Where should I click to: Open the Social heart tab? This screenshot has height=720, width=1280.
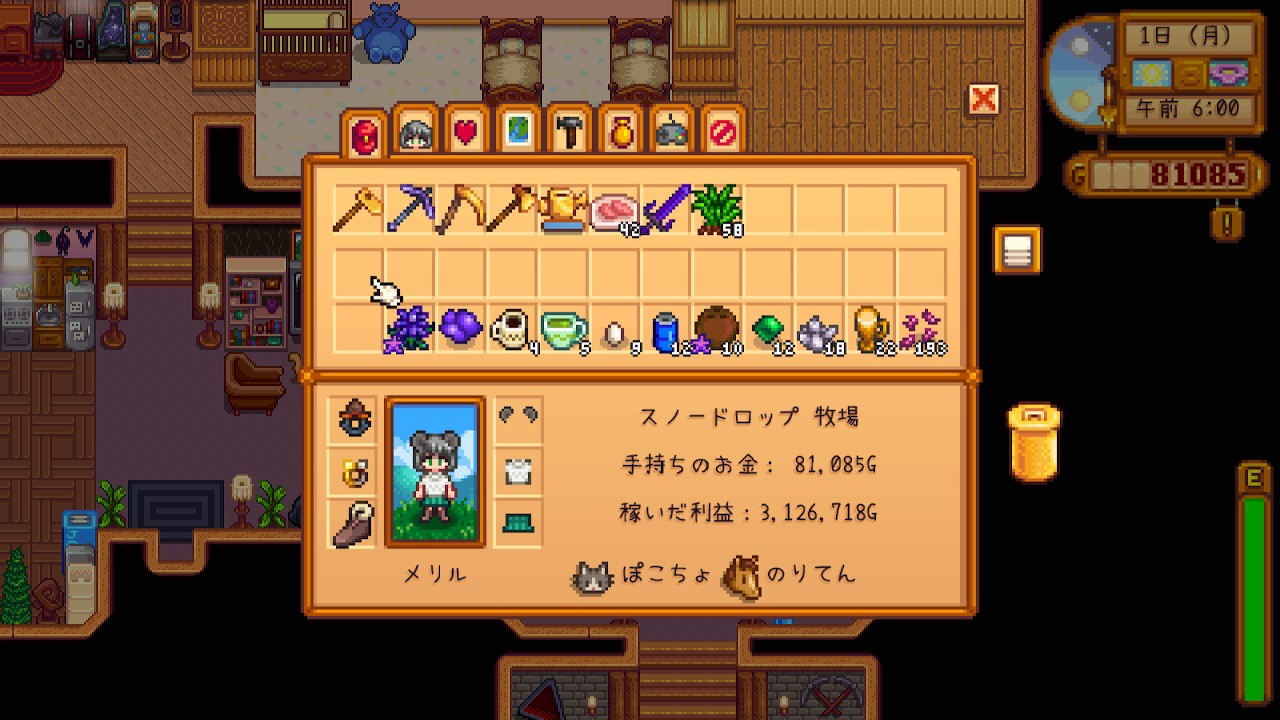coord(467,131)
